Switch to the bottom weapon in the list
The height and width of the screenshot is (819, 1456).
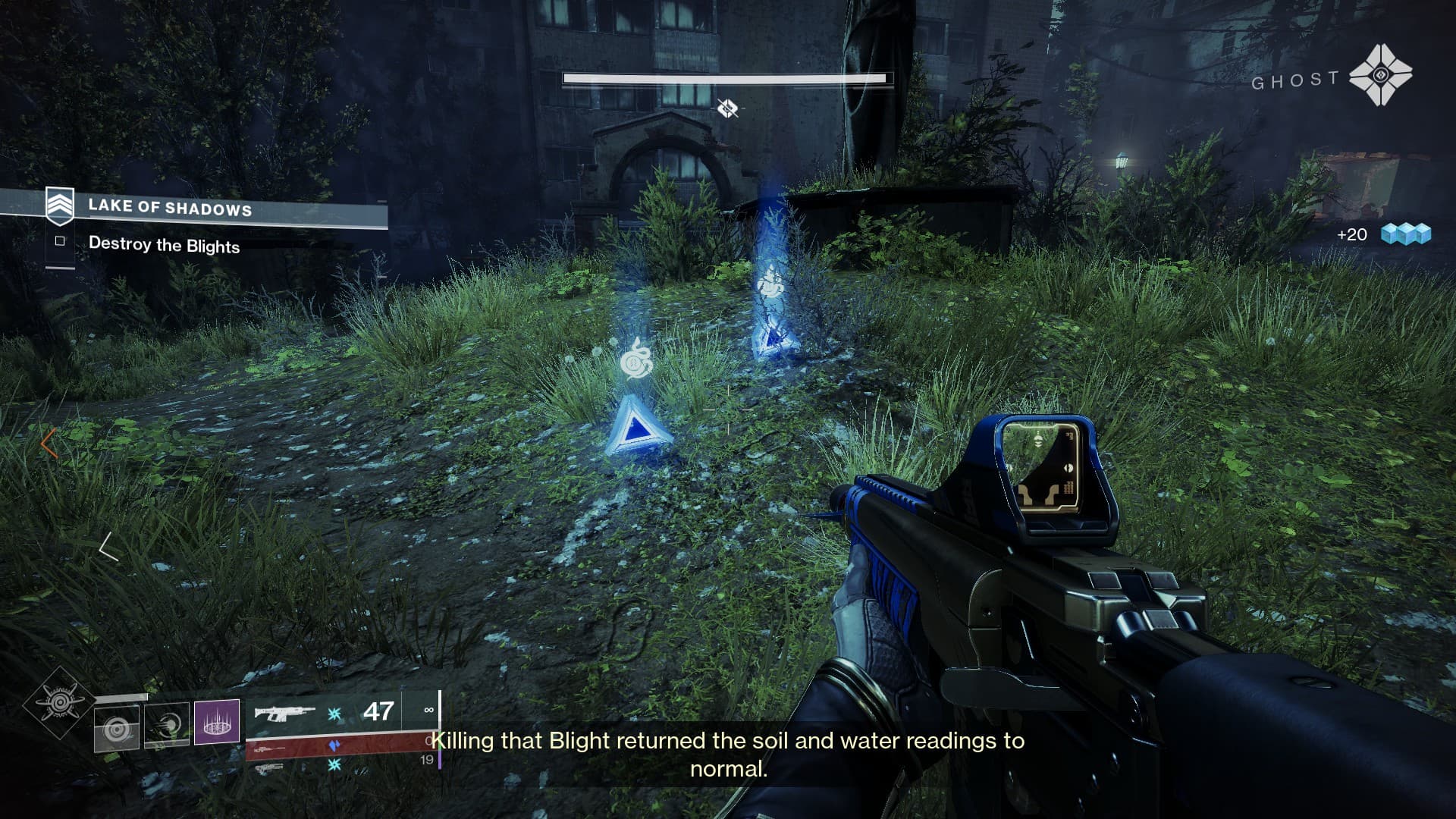point(271,768)
